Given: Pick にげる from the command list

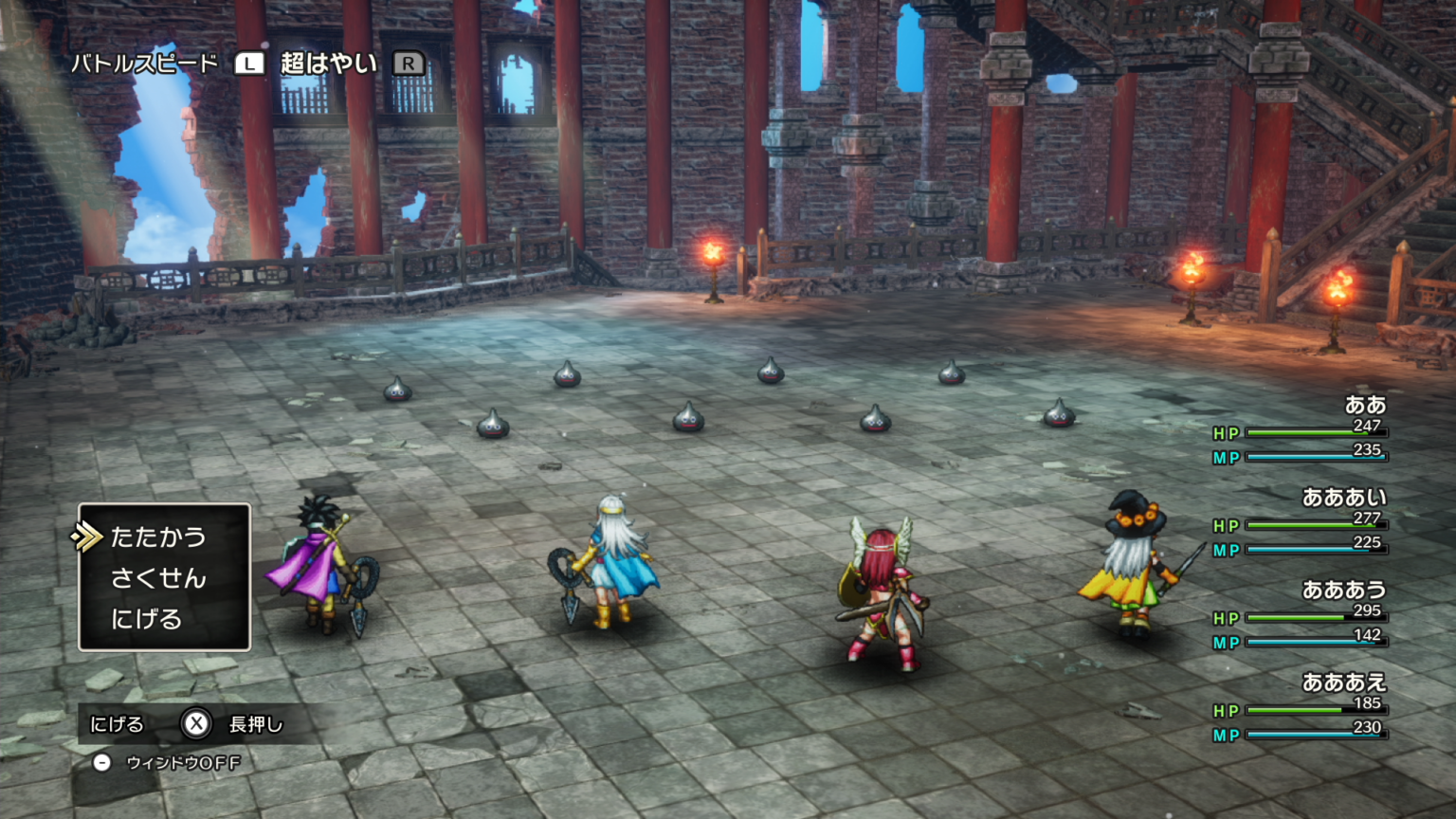Looking at the screenshot, I should click(147, 619).
